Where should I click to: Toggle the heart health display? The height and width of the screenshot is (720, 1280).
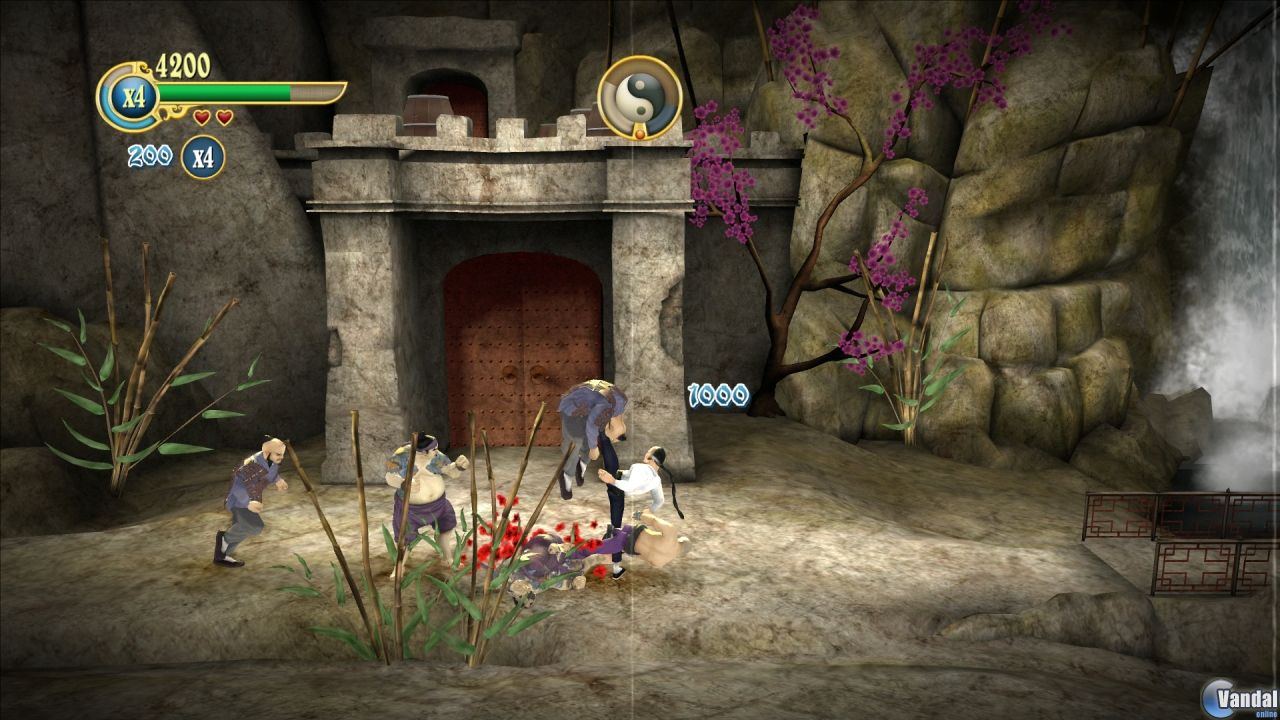[211, 118]
